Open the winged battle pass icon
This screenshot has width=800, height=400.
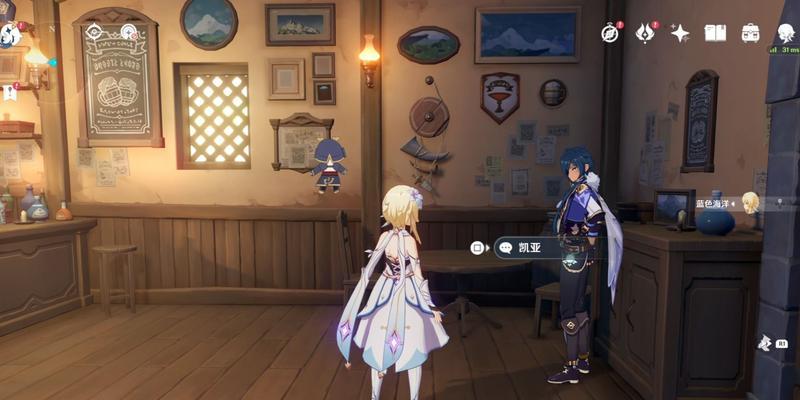645,33
